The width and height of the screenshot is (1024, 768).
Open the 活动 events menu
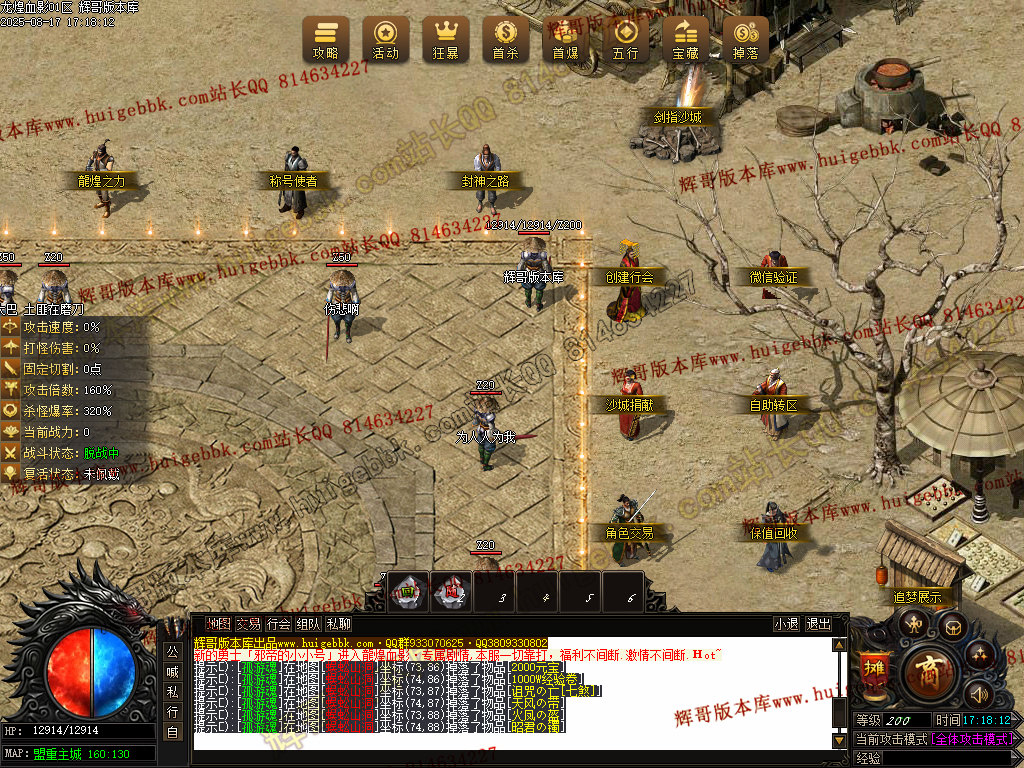point(386,40)
